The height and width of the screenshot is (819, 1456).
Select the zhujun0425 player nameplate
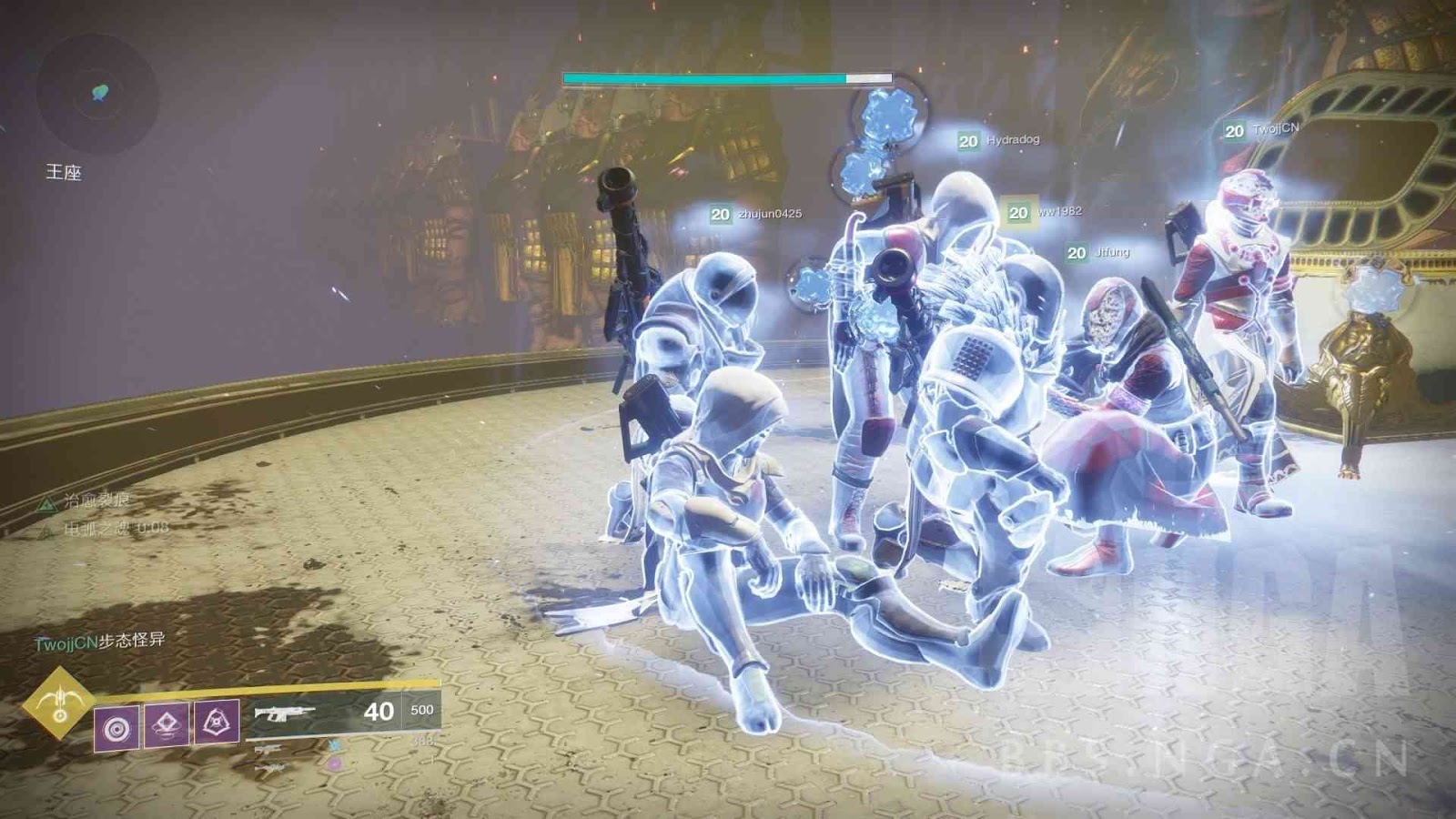tap(756, 214)
